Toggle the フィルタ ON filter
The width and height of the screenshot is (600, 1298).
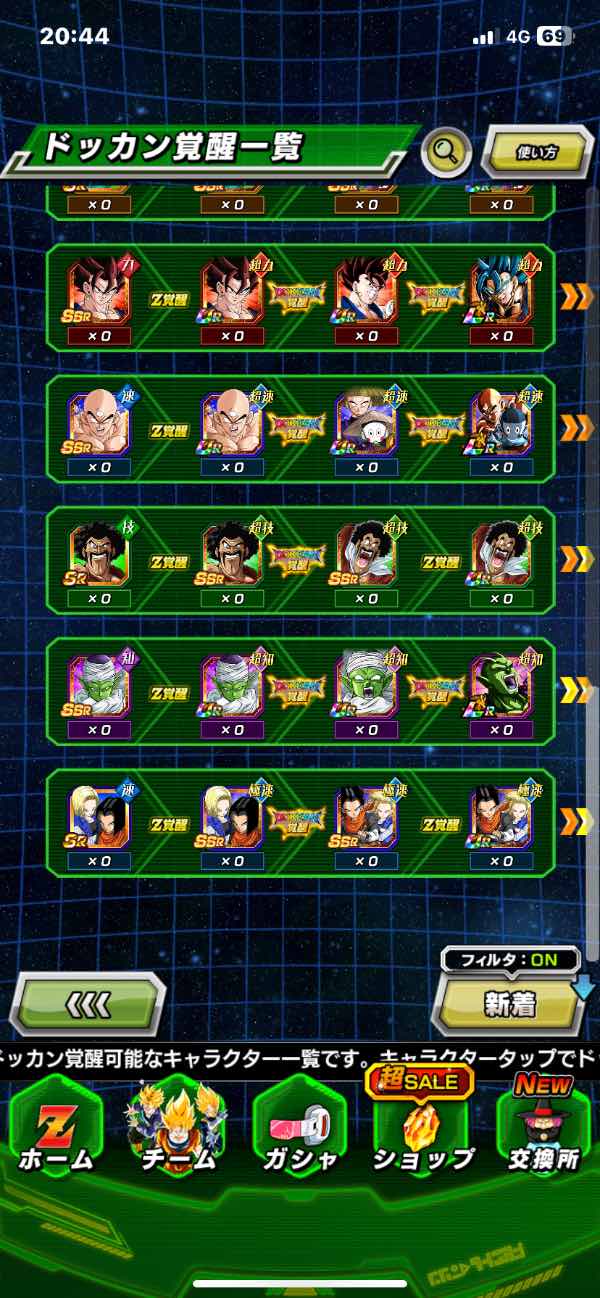pyautogui.click(x=510, y=961)
